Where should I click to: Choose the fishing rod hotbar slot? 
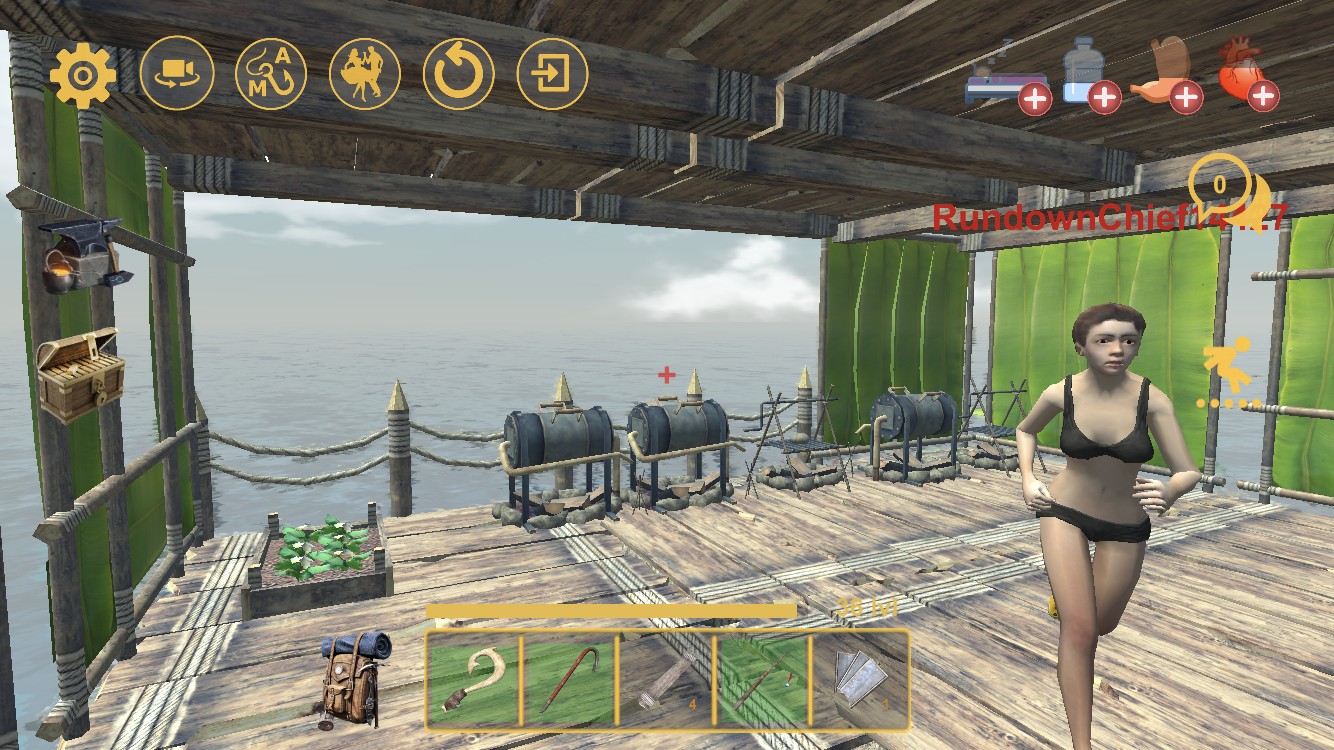click(761, 679)
